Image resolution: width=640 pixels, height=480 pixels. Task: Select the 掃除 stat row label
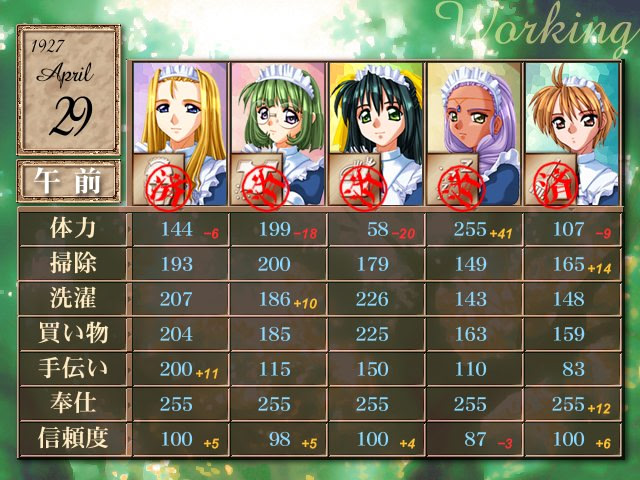point(73,263)
